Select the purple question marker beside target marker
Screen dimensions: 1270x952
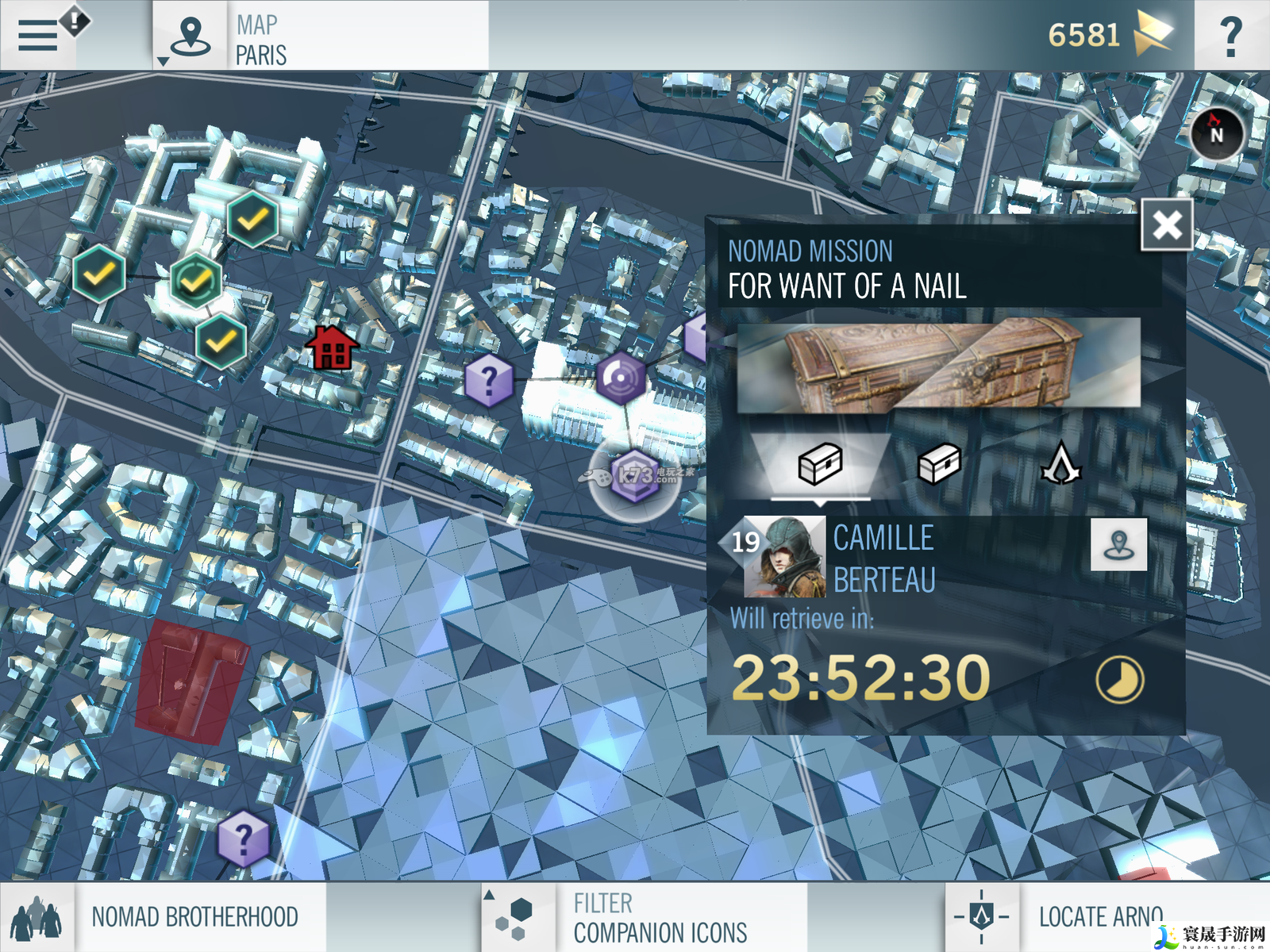click(x=489, y=380)
